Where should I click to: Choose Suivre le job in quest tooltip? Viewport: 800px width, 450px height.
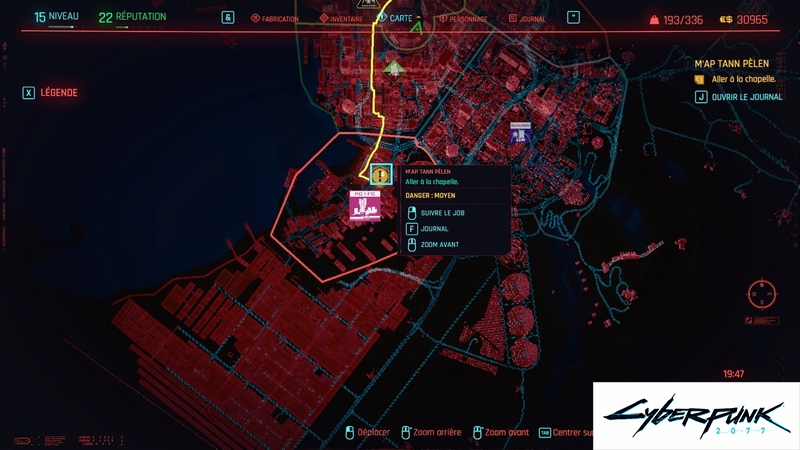coord(443,213)
